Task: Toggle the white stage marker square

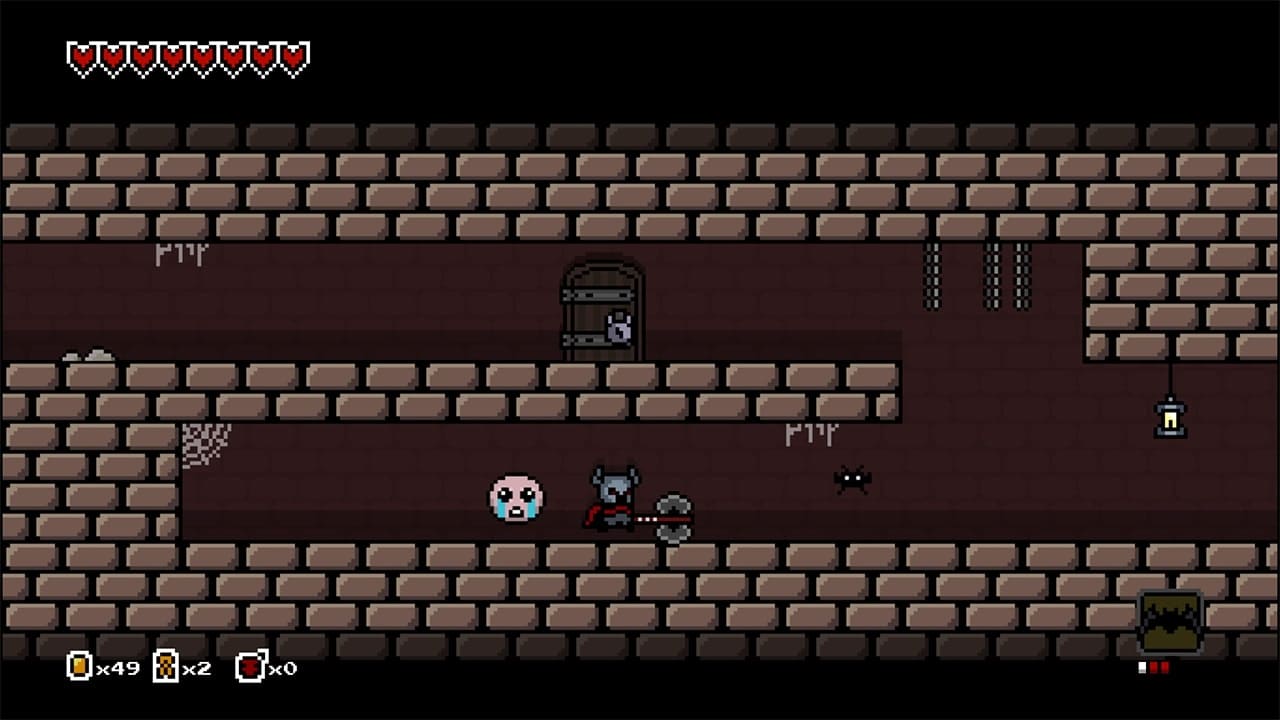Action: pos(1142,667)
